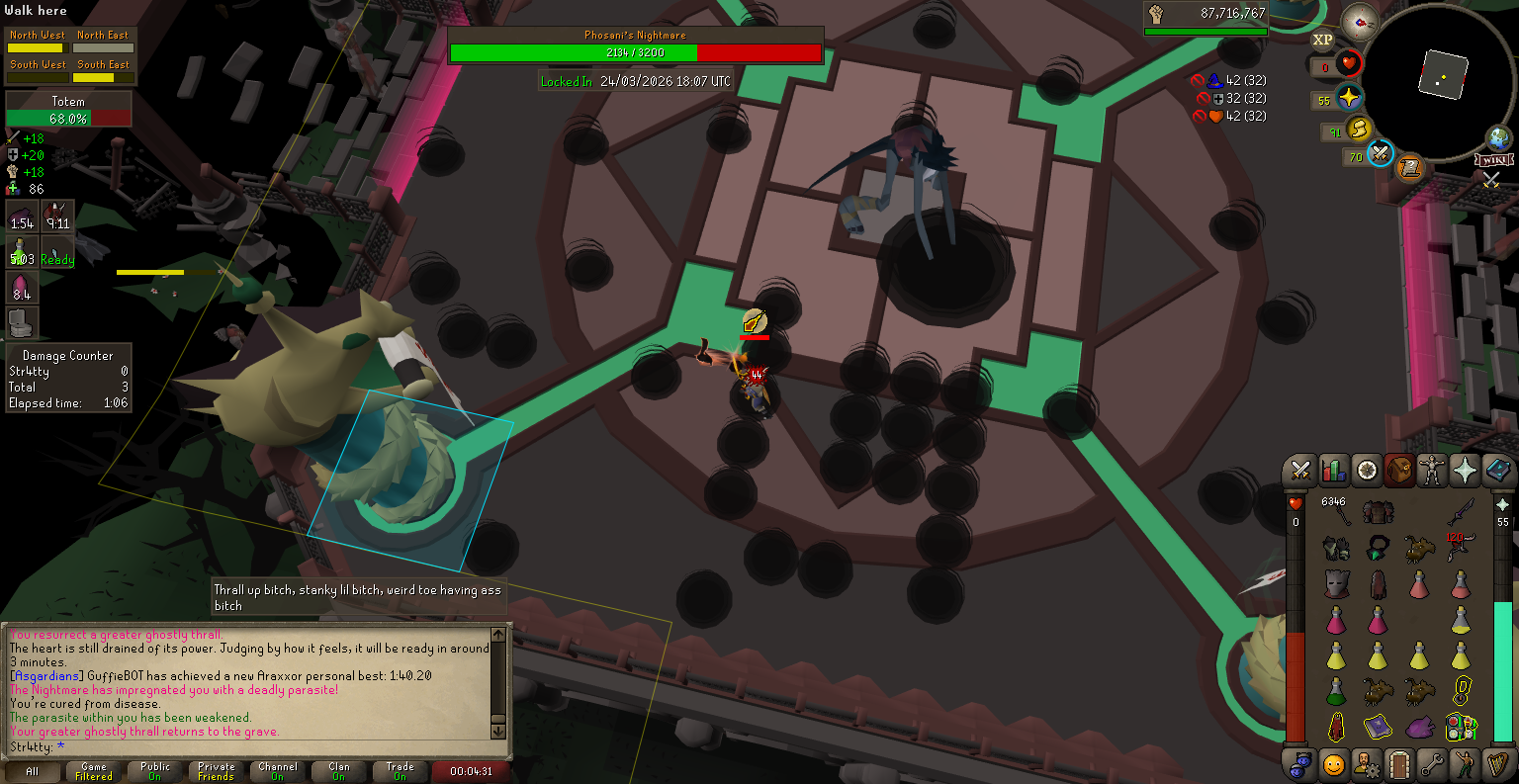Select the Game chat filter tab
Screen dimensions: 1519x784
pos(94,771)
